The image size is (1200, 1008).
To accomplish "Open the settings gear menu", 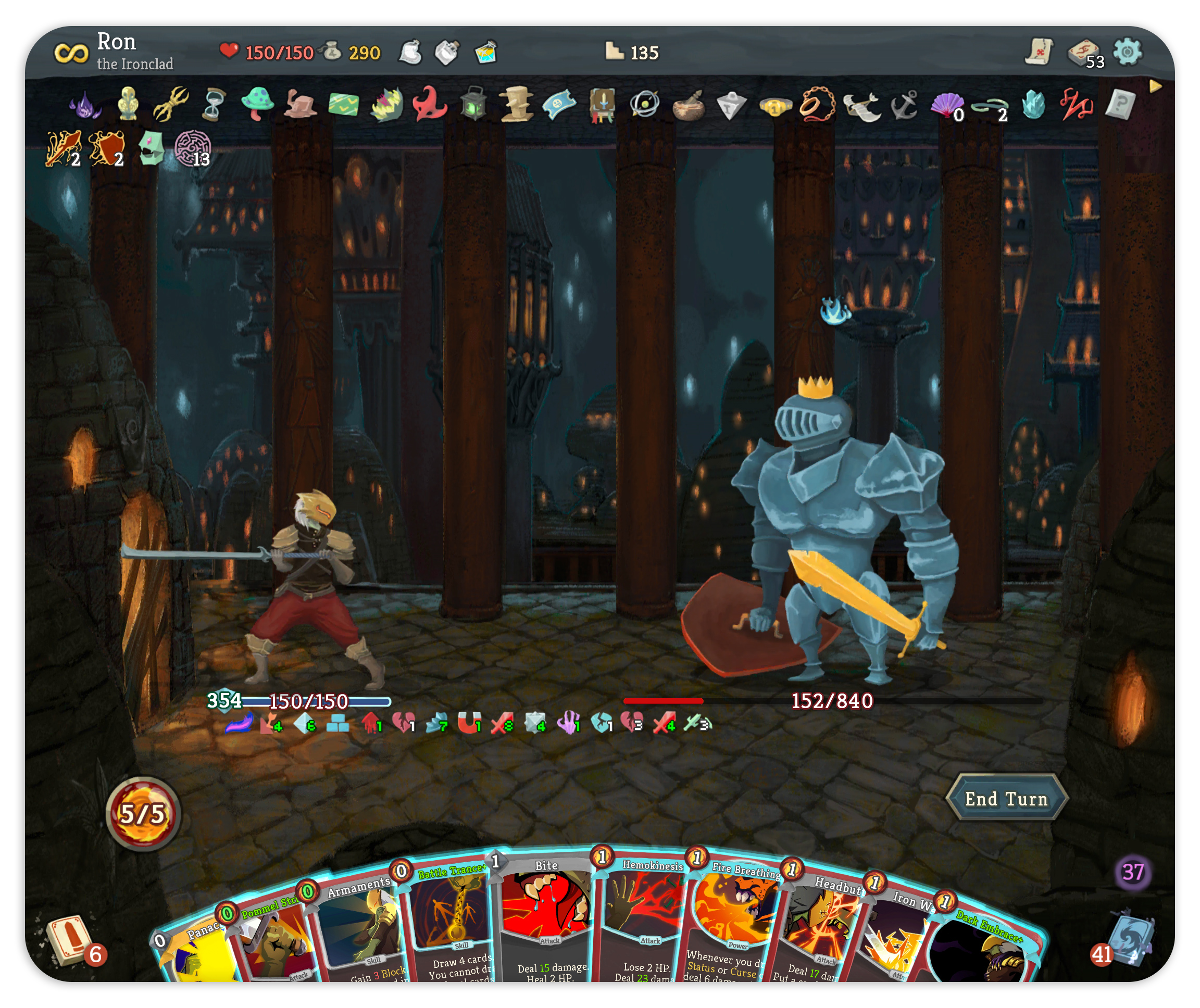I will (x=1127, y=53).
